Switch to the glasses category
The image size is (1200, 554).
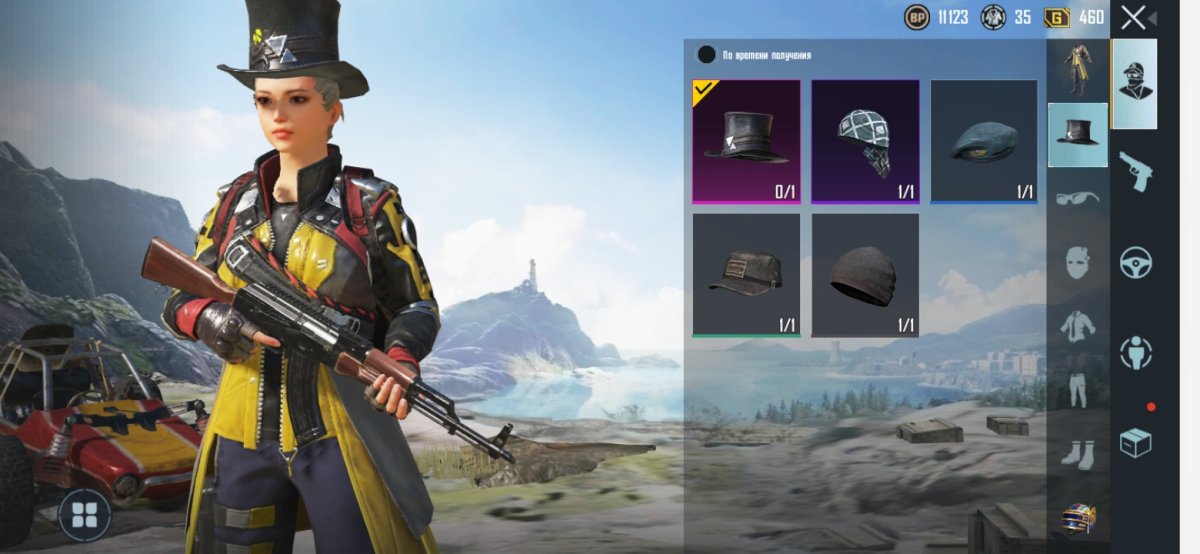tap(1077, 198)
